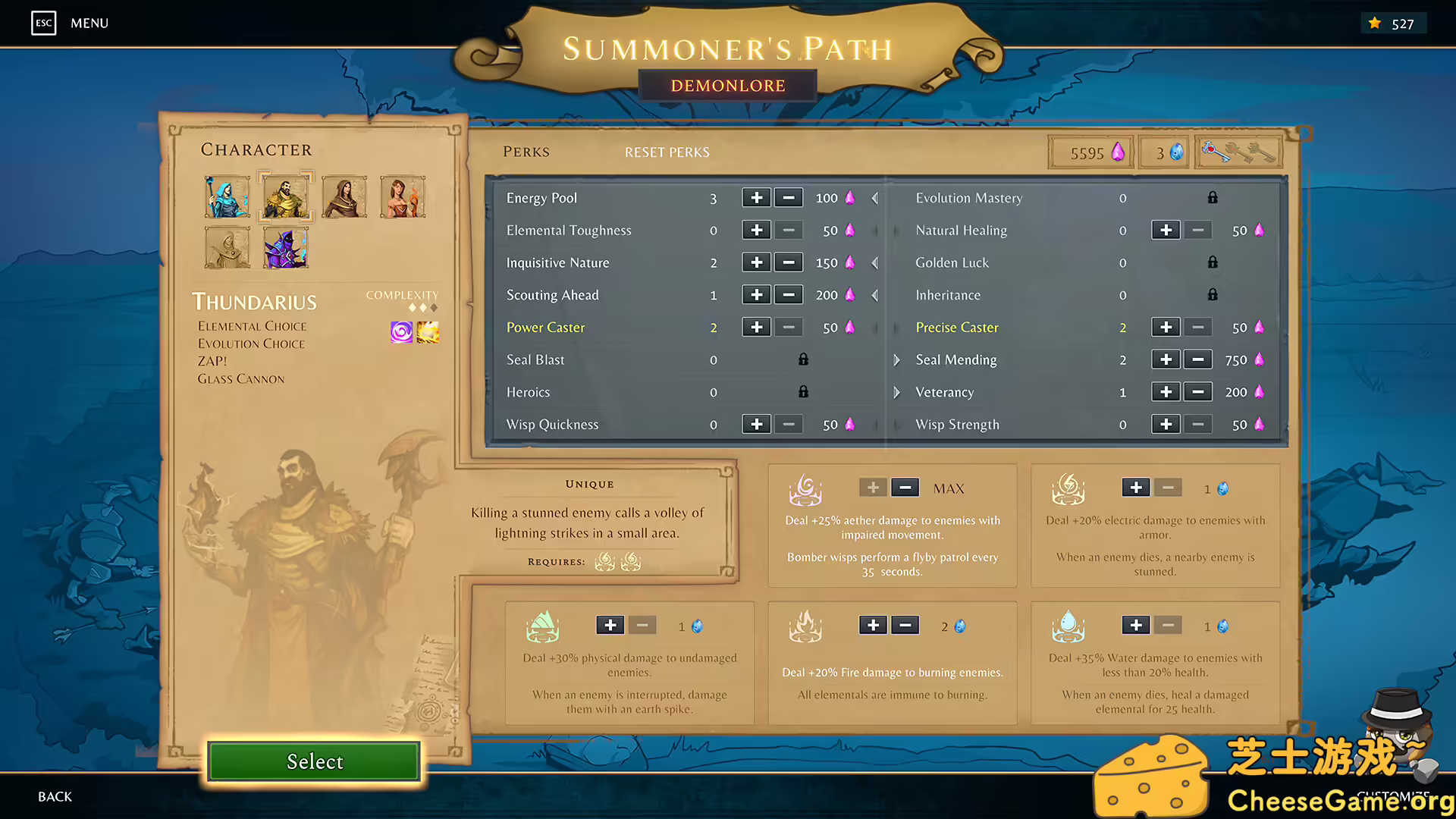
Task: Click RESET PERKS
Action: click(667, 152)
